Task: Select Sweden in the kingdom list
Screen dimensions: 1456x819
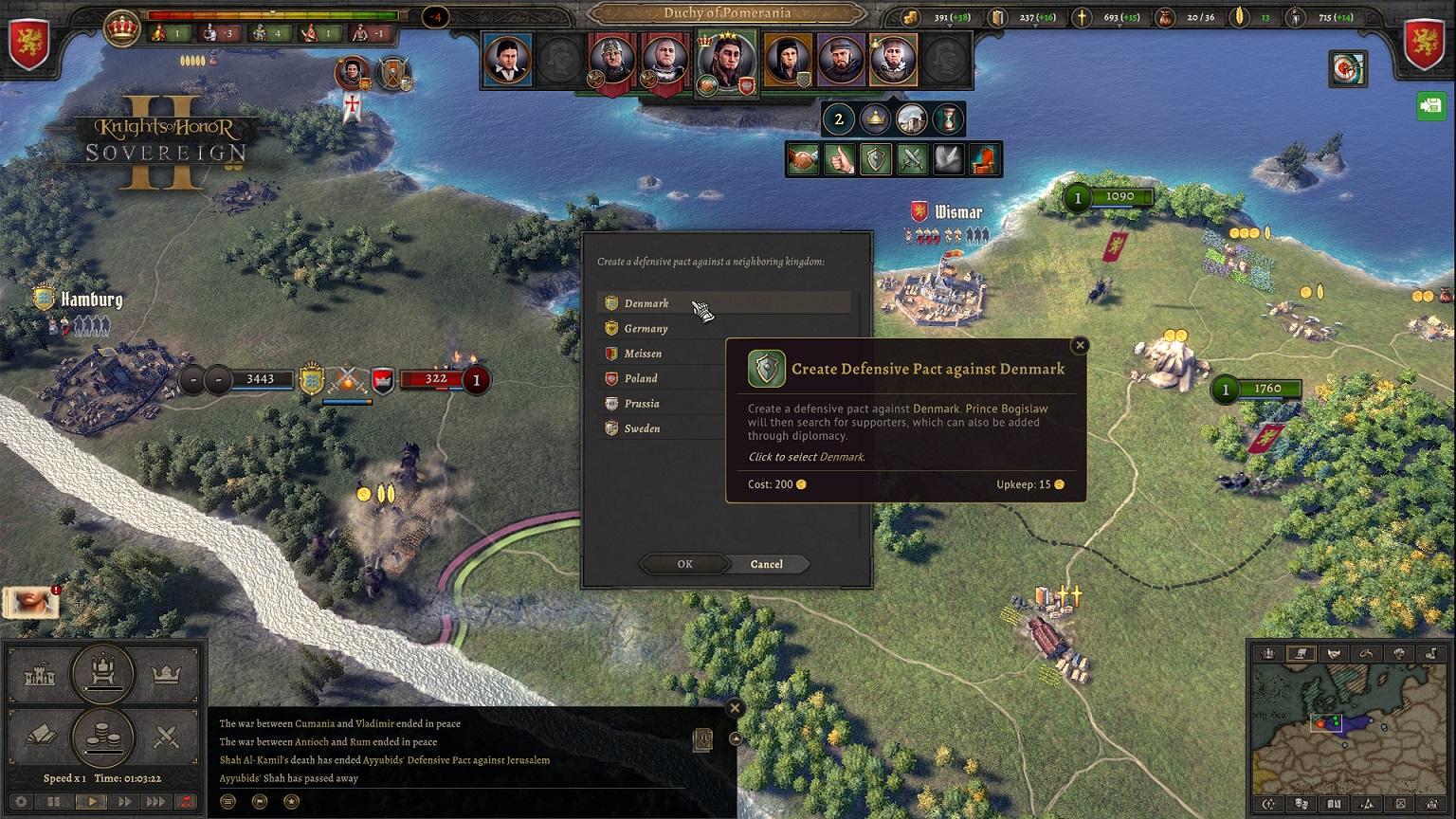Action: pos(642,428)
